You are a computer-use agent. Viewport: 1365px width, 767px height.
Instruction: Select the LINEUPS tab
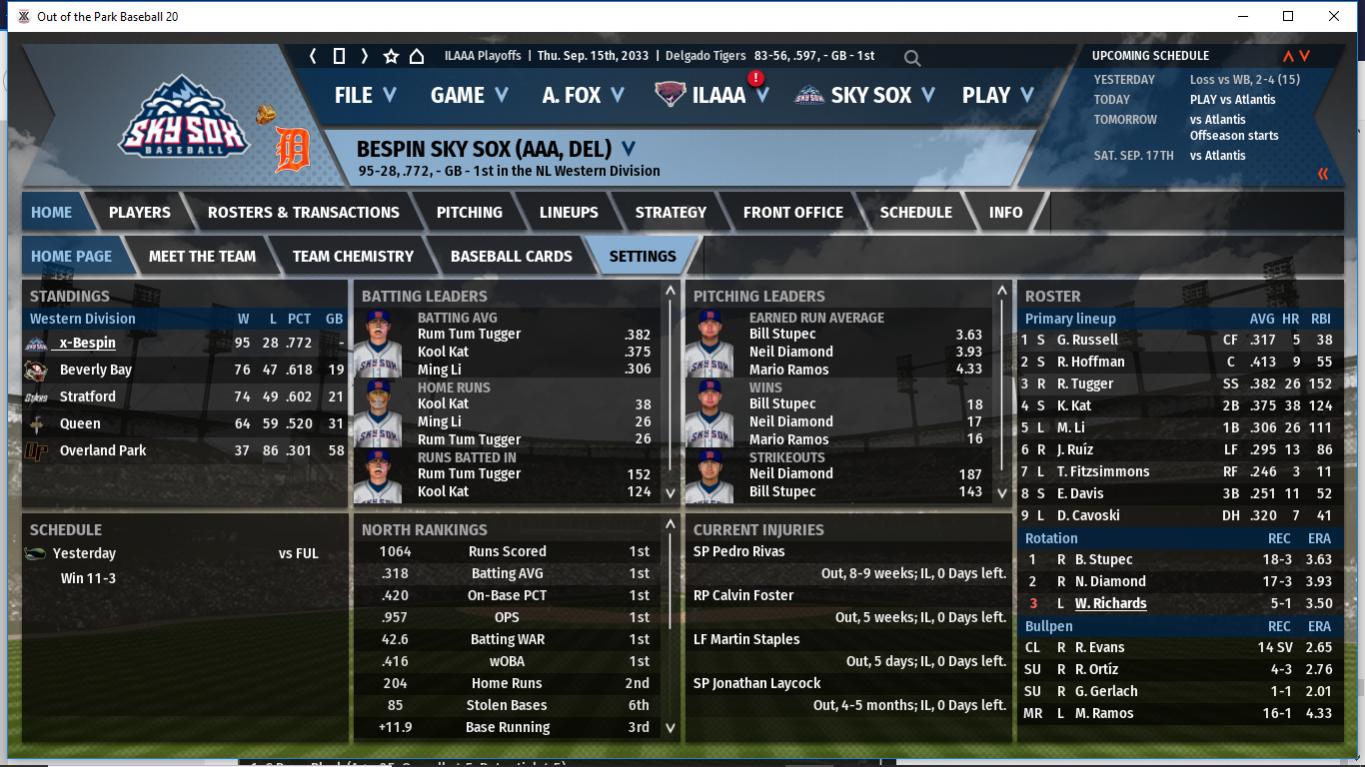click(x=568, y=212)
